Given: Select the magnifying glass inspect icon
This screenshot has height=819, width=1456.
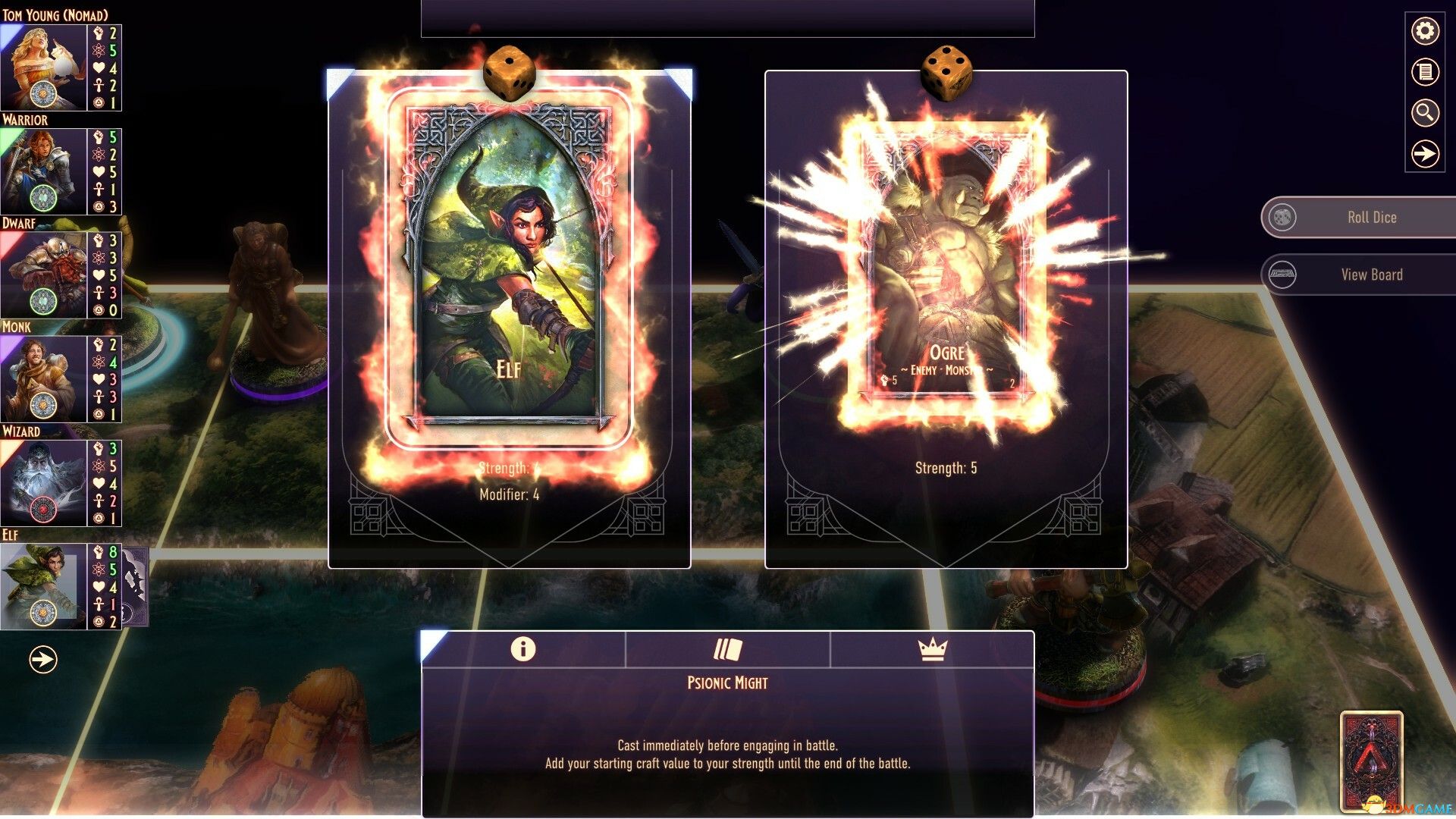Looking at the screenshot, I should [x=1424, y=114].
